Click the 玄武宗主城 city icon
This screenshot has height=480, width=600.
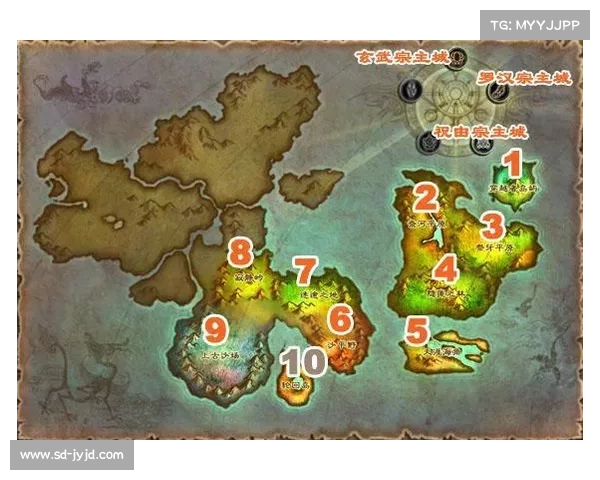pos(457,56)
